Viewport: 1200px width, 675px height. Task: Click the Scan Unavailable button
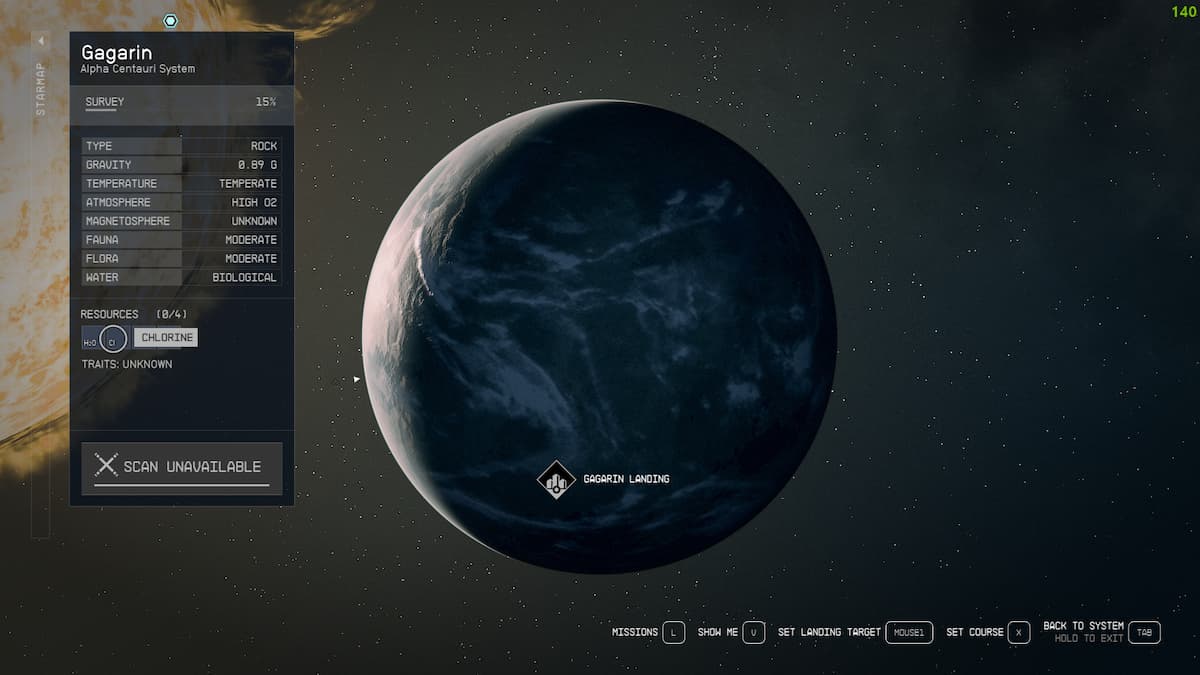[x=182, y=467]
